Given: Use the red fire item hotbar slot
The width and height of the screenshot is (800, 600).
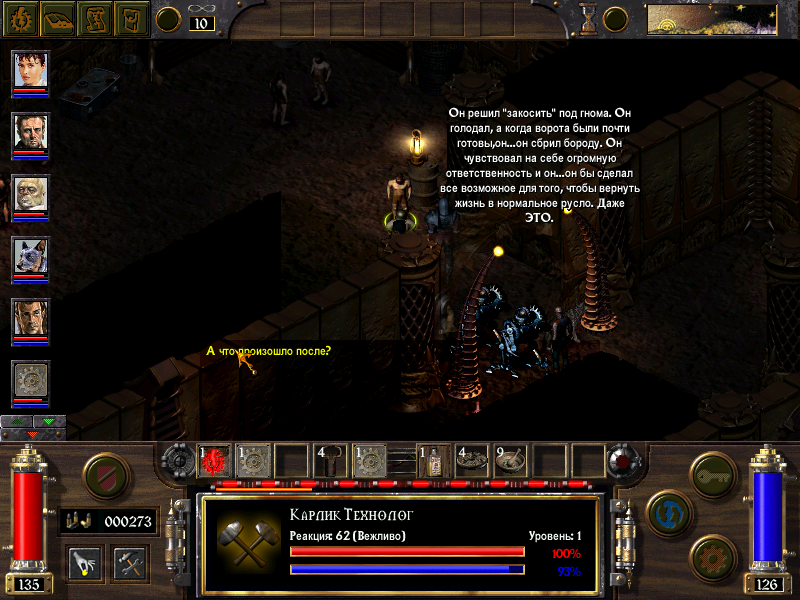Looking at the screenshot, I should click(x=214, y=460).
